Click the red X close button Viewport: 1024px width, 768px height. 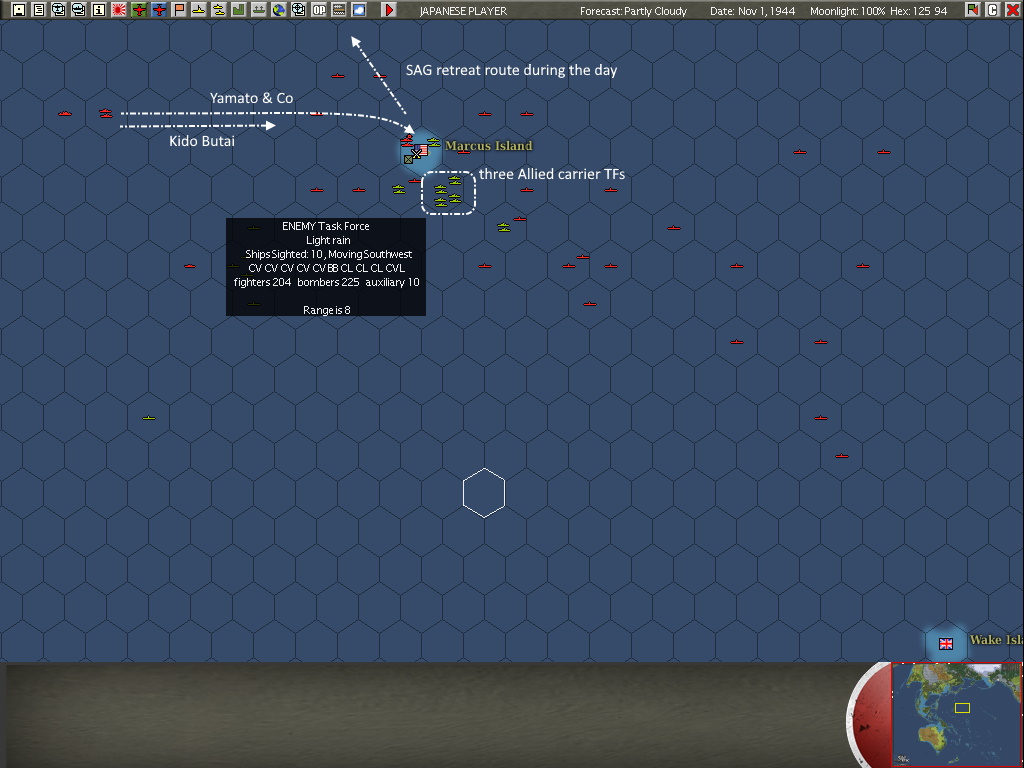(1012, 10)
